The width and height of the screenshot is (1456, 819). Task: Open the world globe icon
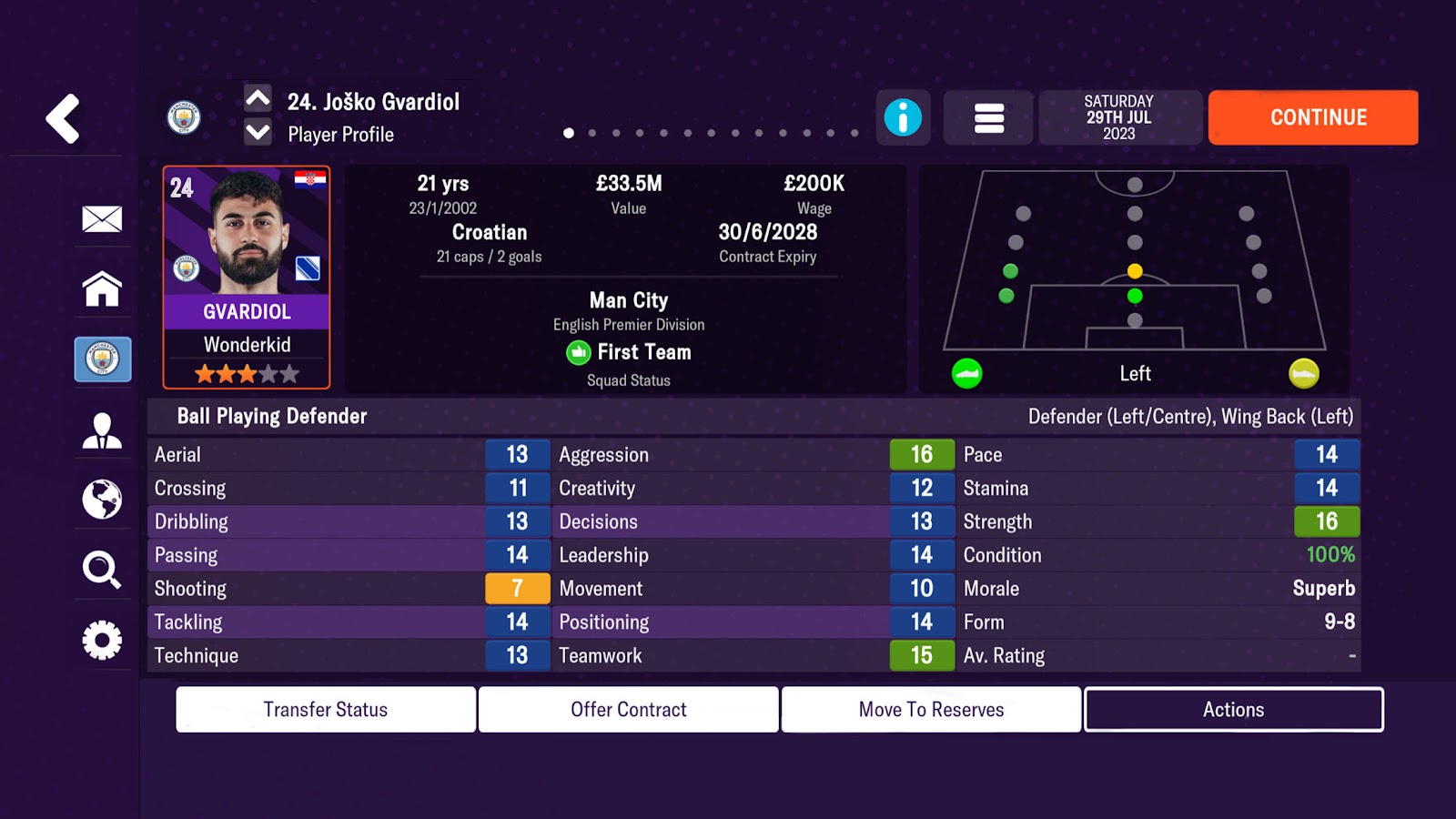(x=102, y=499)
